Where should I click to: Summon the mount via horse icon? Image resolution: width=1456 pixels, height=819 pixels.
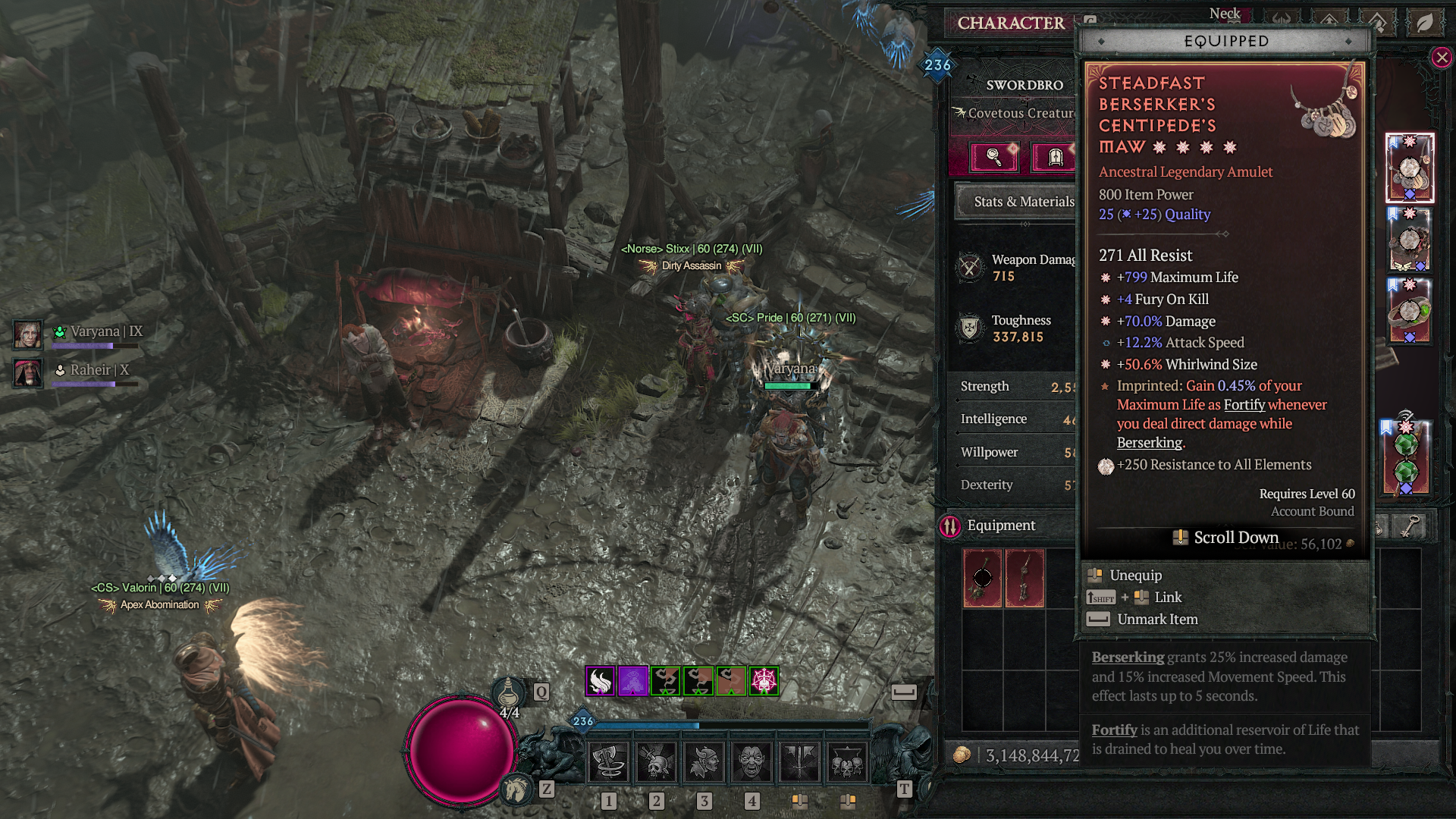[x=517, y=789]
